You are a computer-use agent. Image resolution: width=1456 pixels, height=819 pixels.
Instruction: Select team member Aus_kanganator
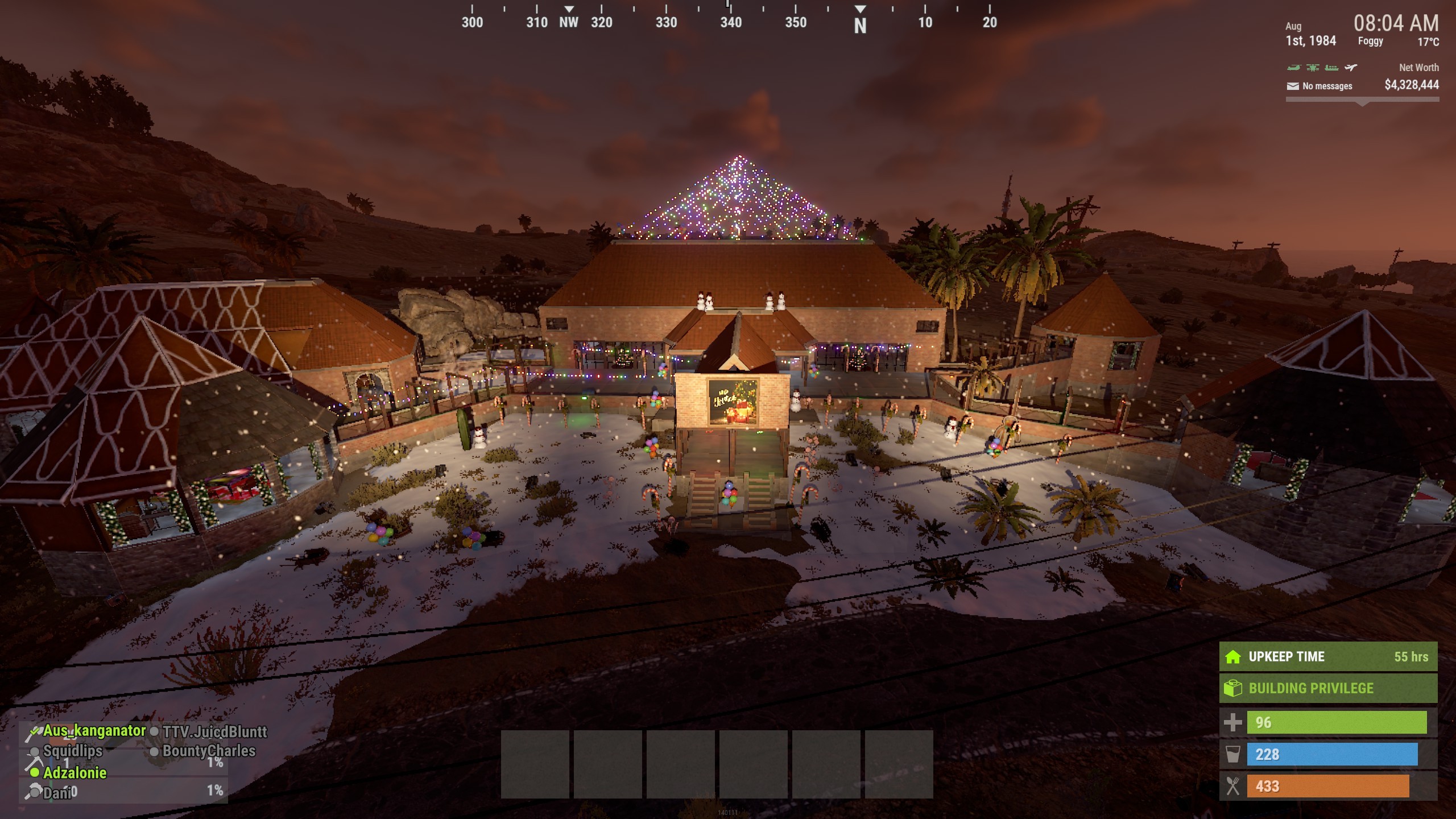(x=94, y=731)
